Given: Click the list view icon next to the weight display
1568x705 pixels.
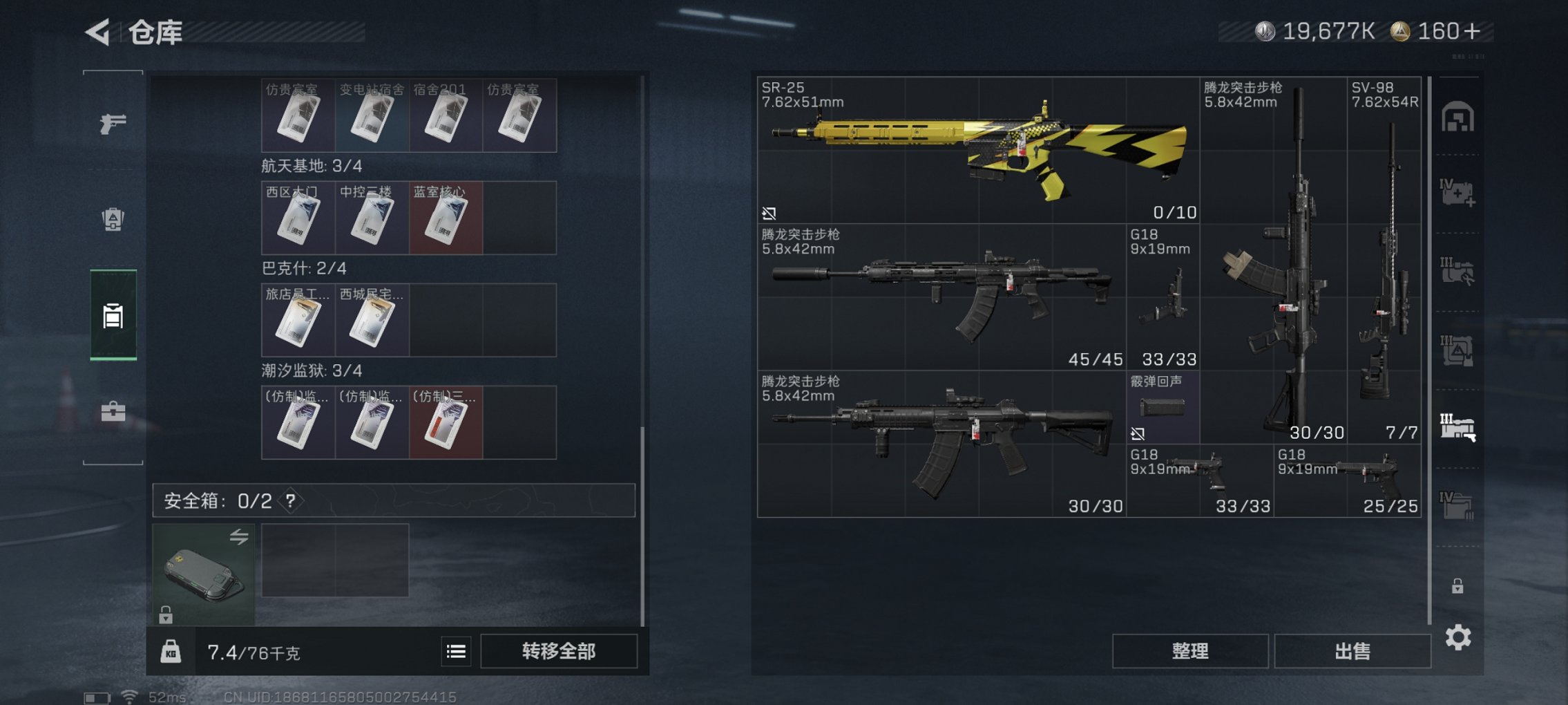Looking at the screenshot, I should coord(455,651).
